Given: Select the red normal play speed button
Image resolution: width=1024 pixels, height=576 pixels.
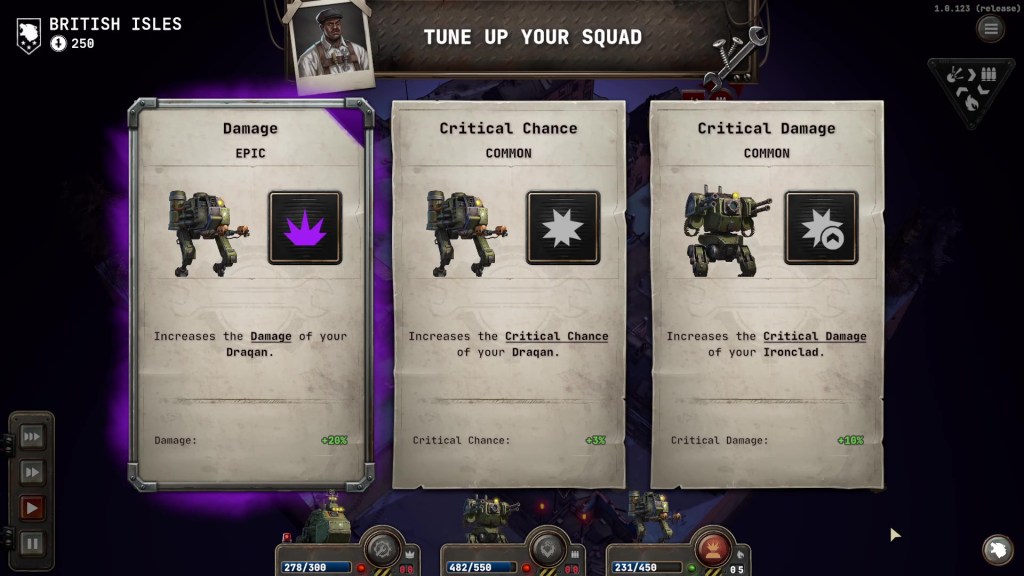Looking at the screenshot, I should tap(32, 508).
